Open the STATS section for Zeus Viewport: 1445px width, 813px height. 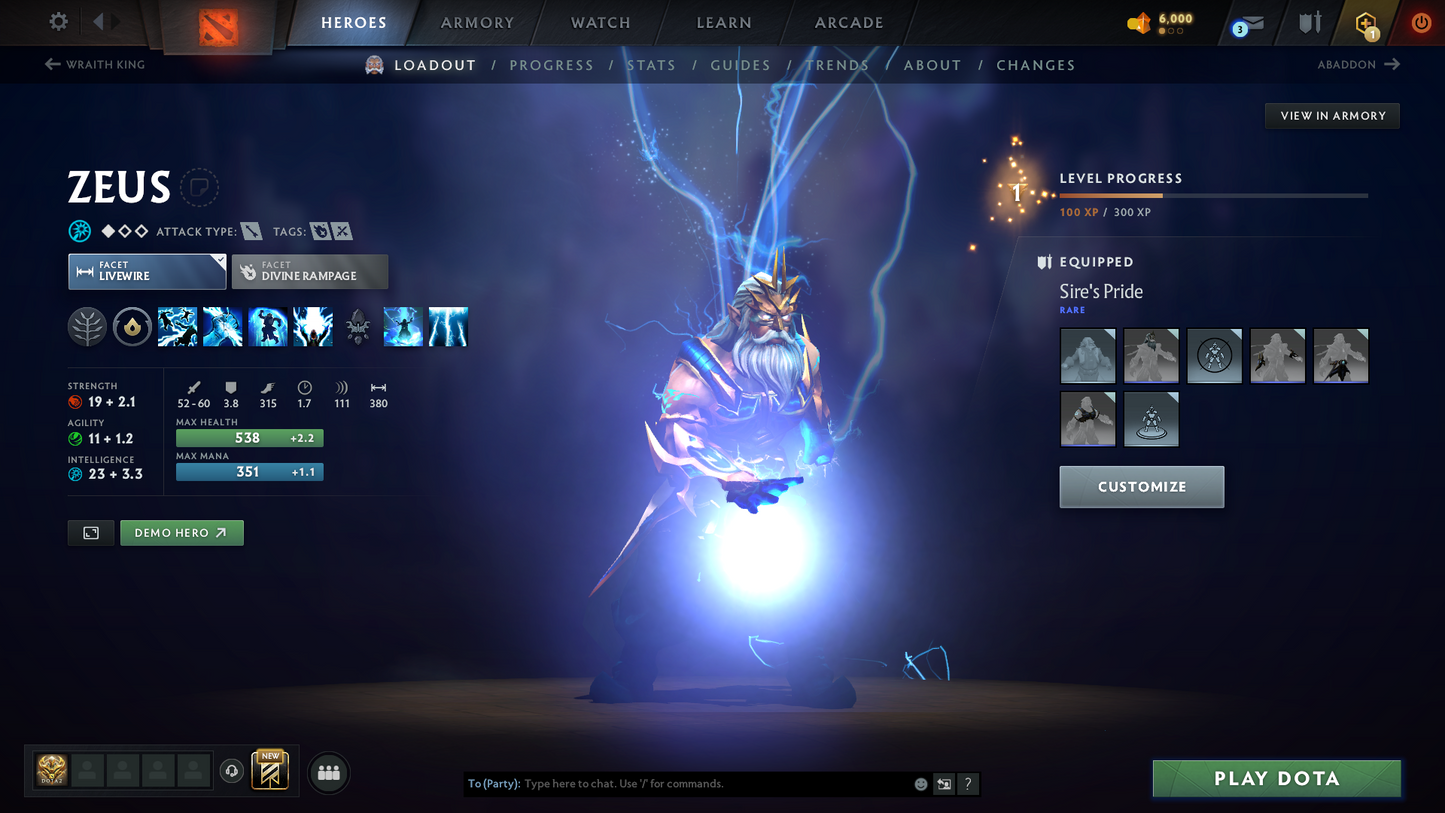652,65
